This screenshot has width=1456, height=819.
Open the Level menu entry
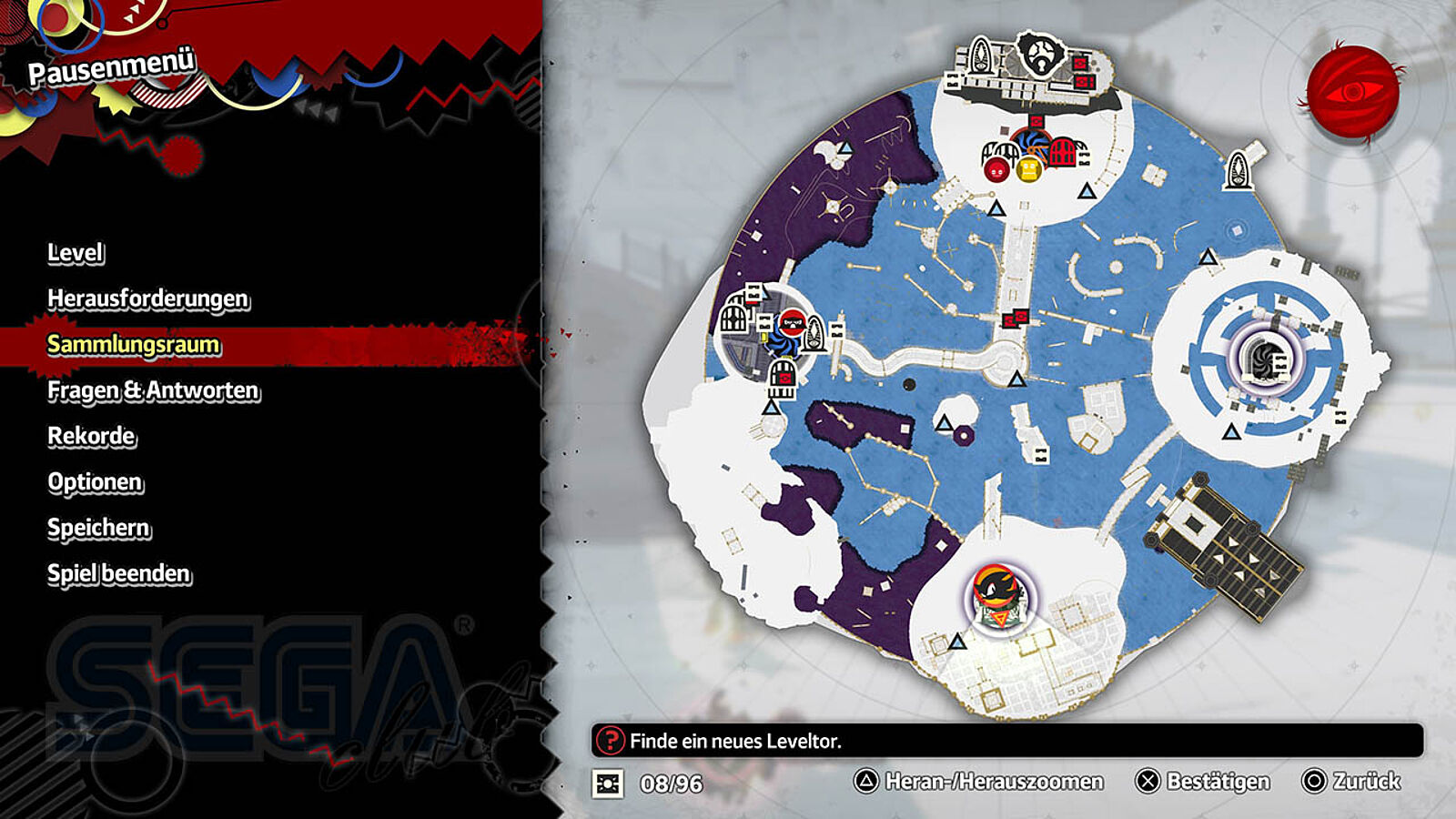76,253
